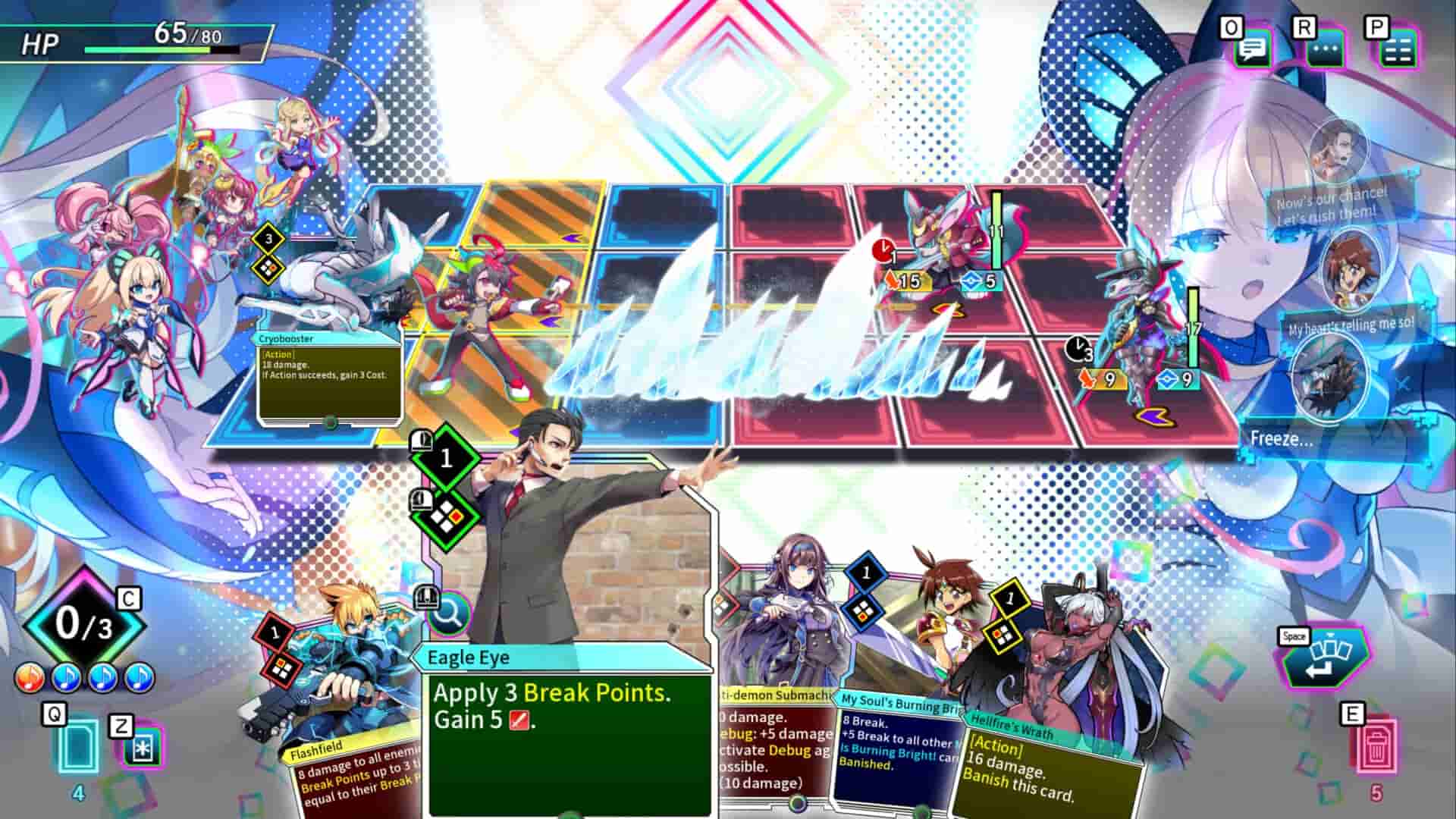This screenshot has height=819, width=1456.
Task: Pick the Anti-demon Submachine card
Action: click(x=773, y=667)
